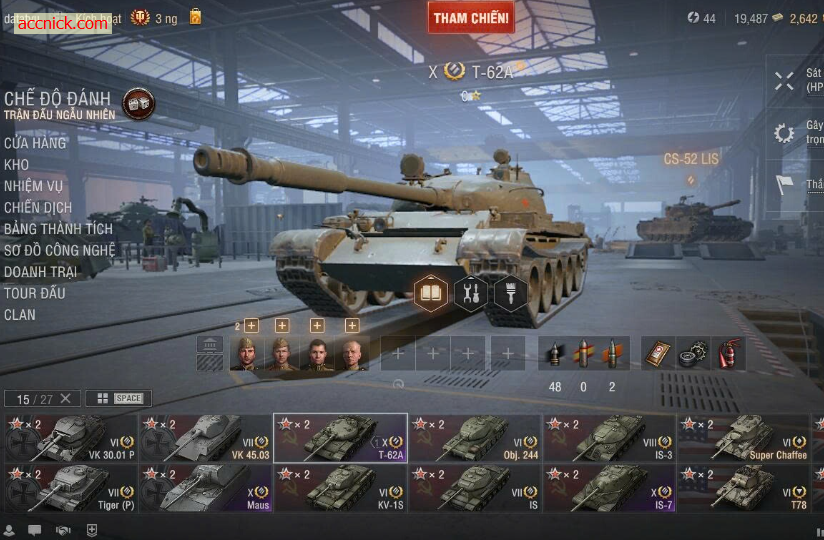Image resolution: width=824 pixels, height=540 pixels.
Task: Select the VK 30.01 P tank
Action: point(69,438)
